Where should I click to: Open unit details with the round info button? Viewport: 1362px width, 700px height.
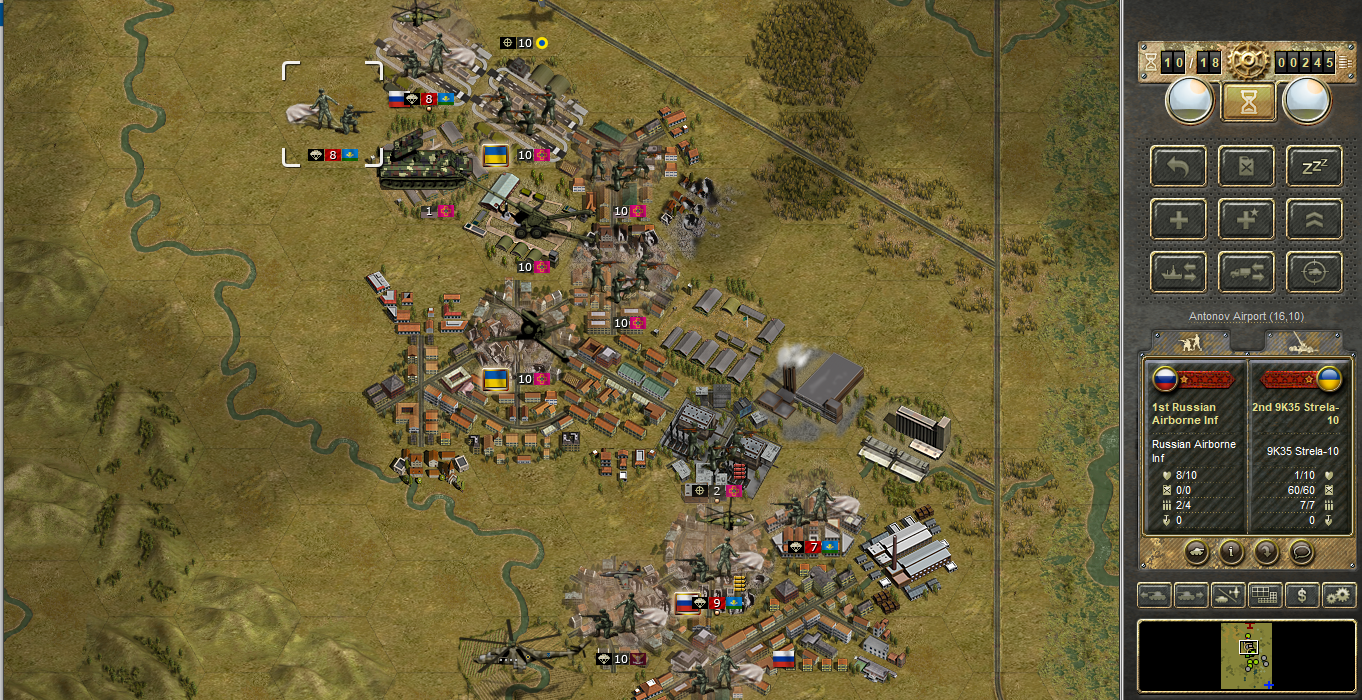click(x=1231, y=550)
